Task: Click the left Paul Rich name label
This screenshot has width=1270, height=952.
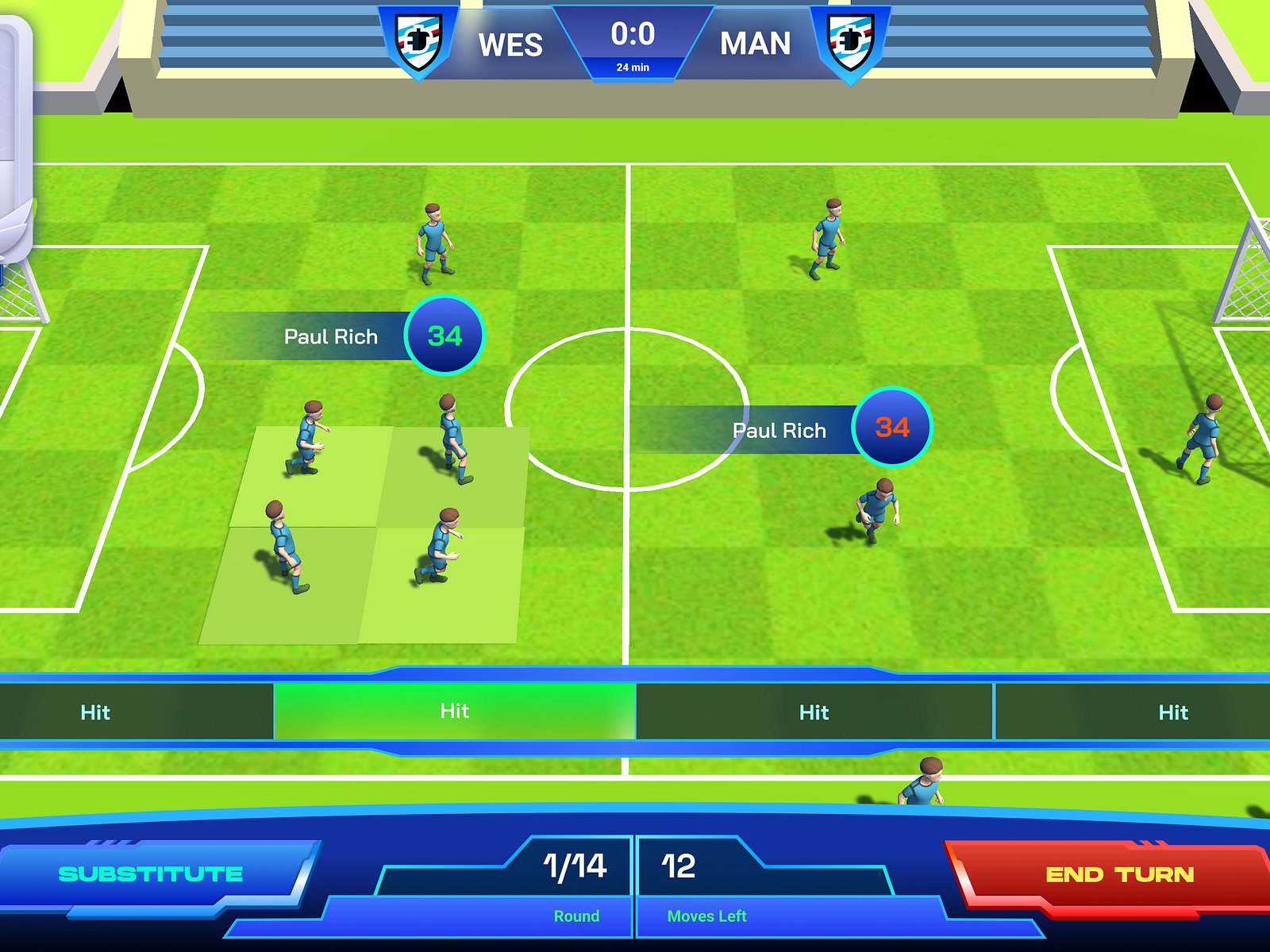Action: coord(329,336)
